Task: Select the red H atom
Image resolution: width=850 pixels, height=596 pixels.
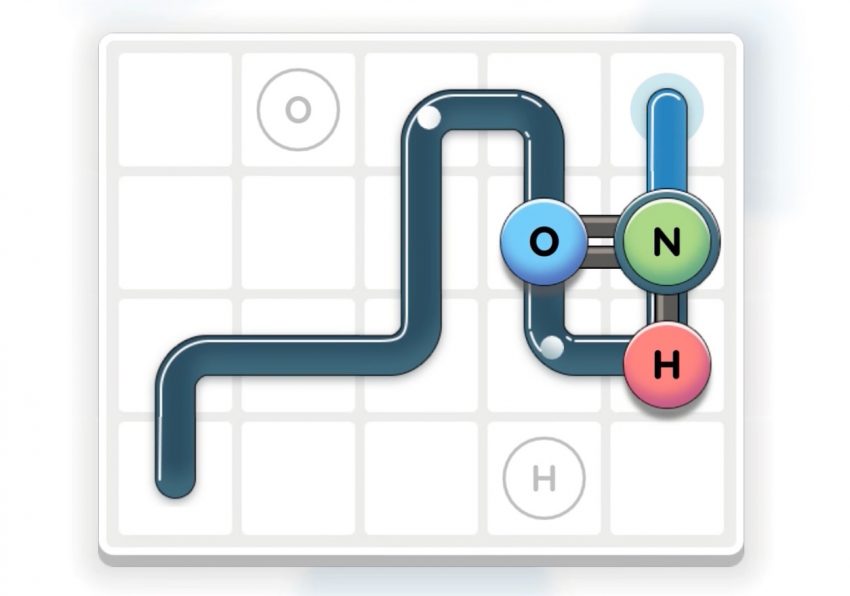Action: click(667, 366)
